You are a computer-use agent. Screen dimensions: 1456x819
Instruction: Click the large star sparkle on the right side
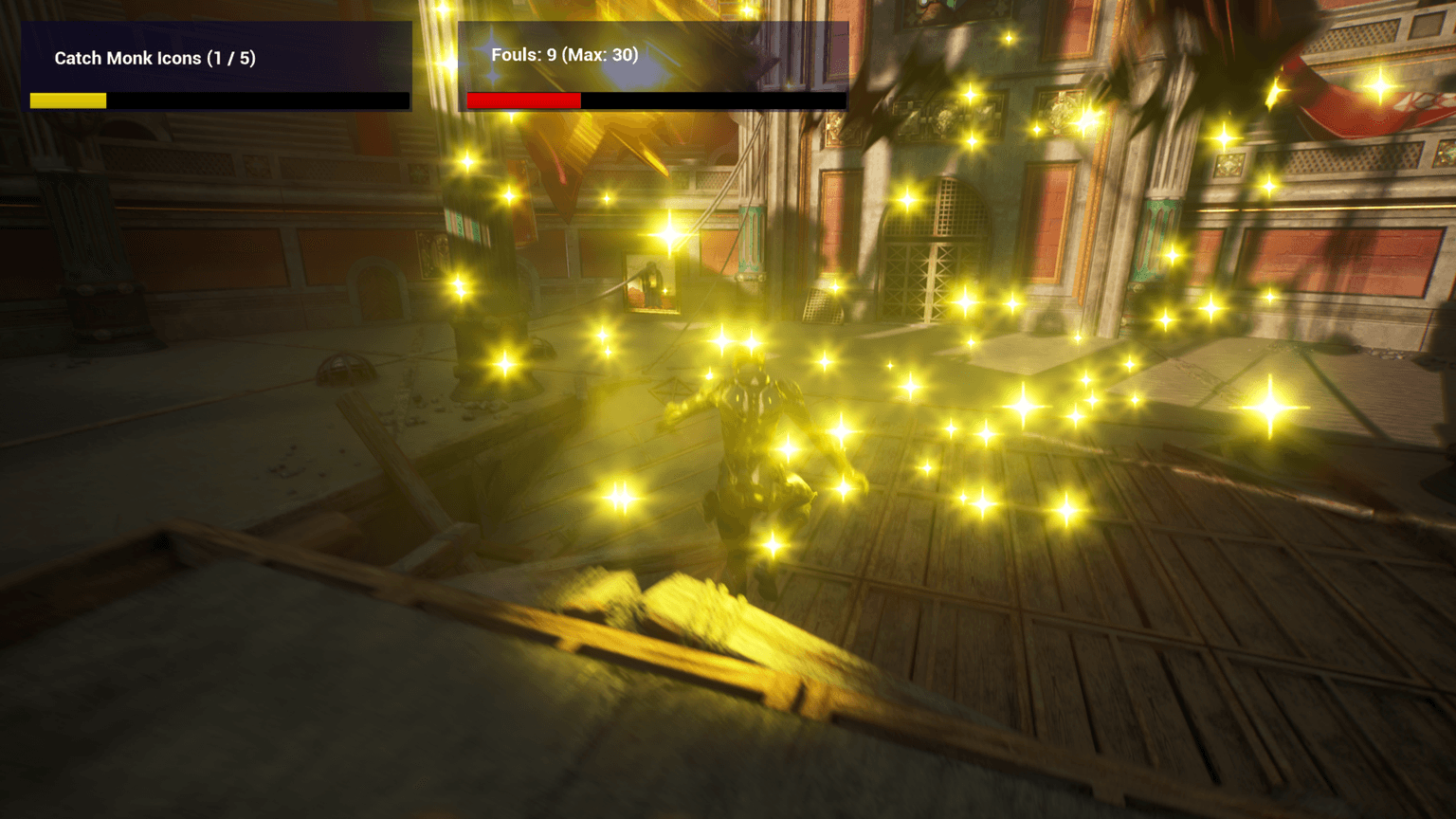click(1268, 409)
